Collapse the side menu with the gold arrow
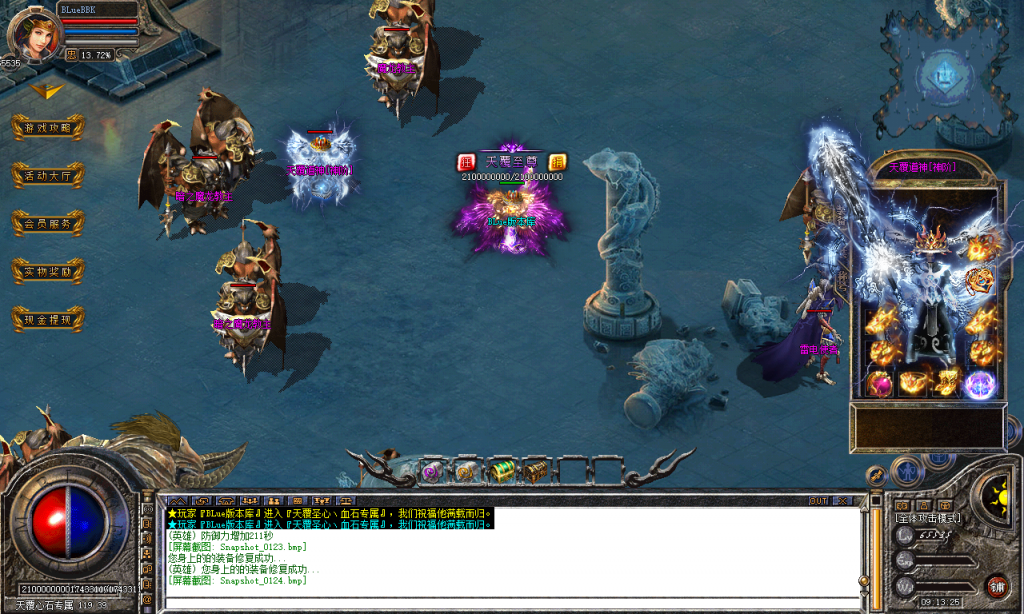Image resolution: width=1024 pixels, height=614 pixels. (47, 90)
